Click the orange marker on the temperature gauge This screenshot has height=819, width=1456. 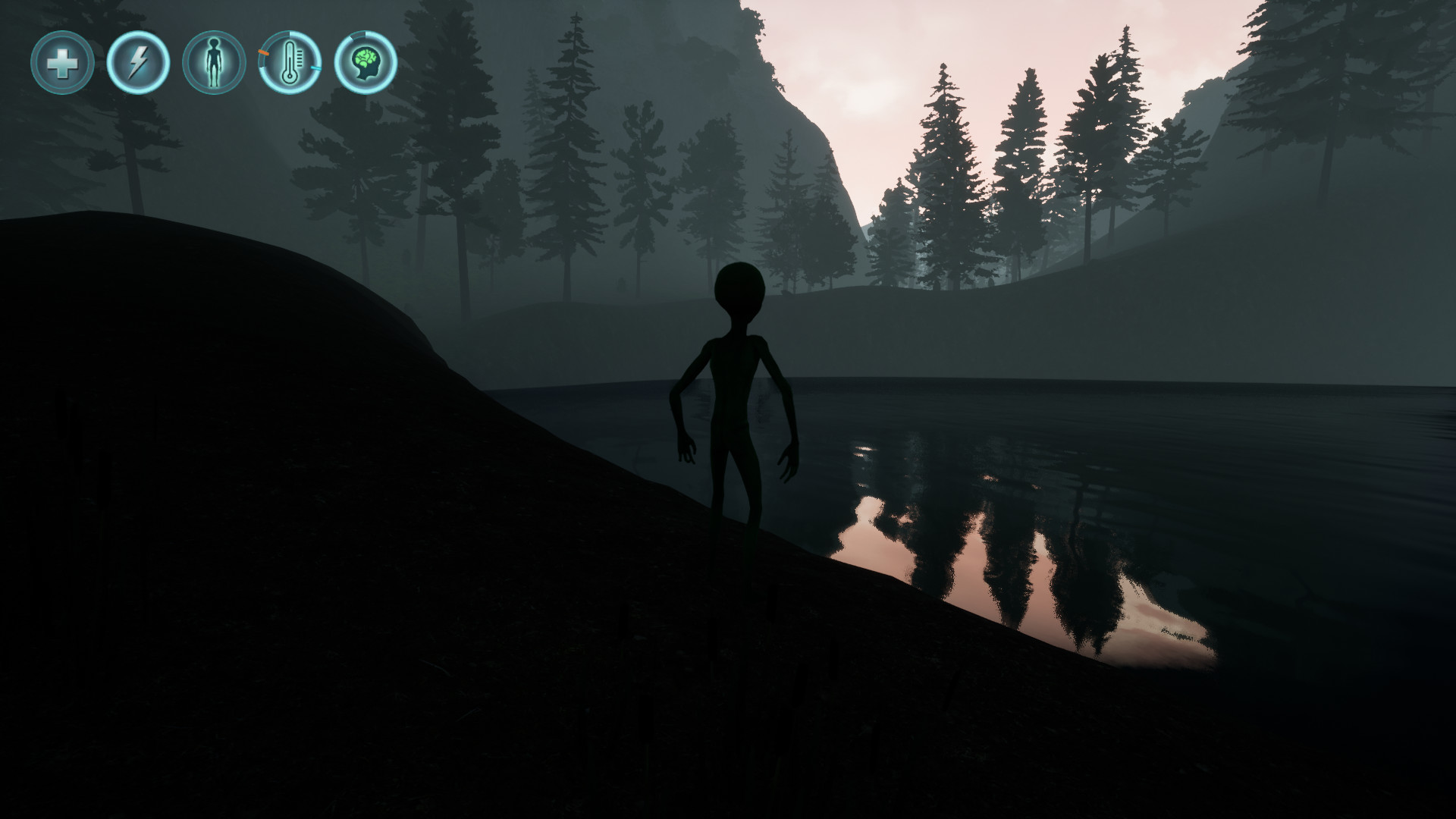point(265,51)
